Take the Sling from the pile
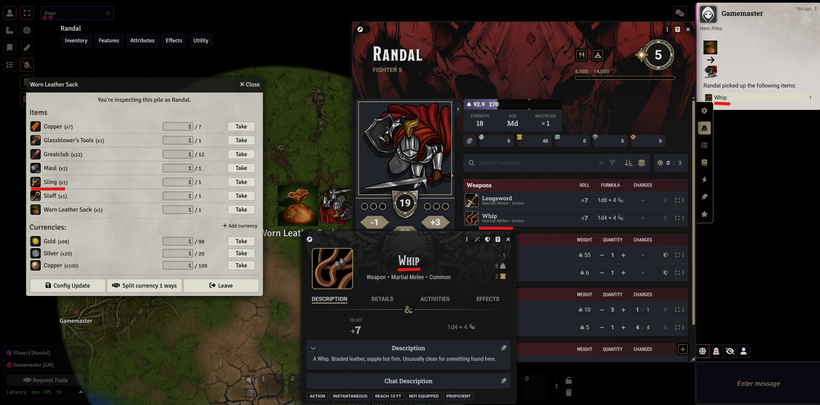This screenshot has width=820, height=405. point(241,182)
